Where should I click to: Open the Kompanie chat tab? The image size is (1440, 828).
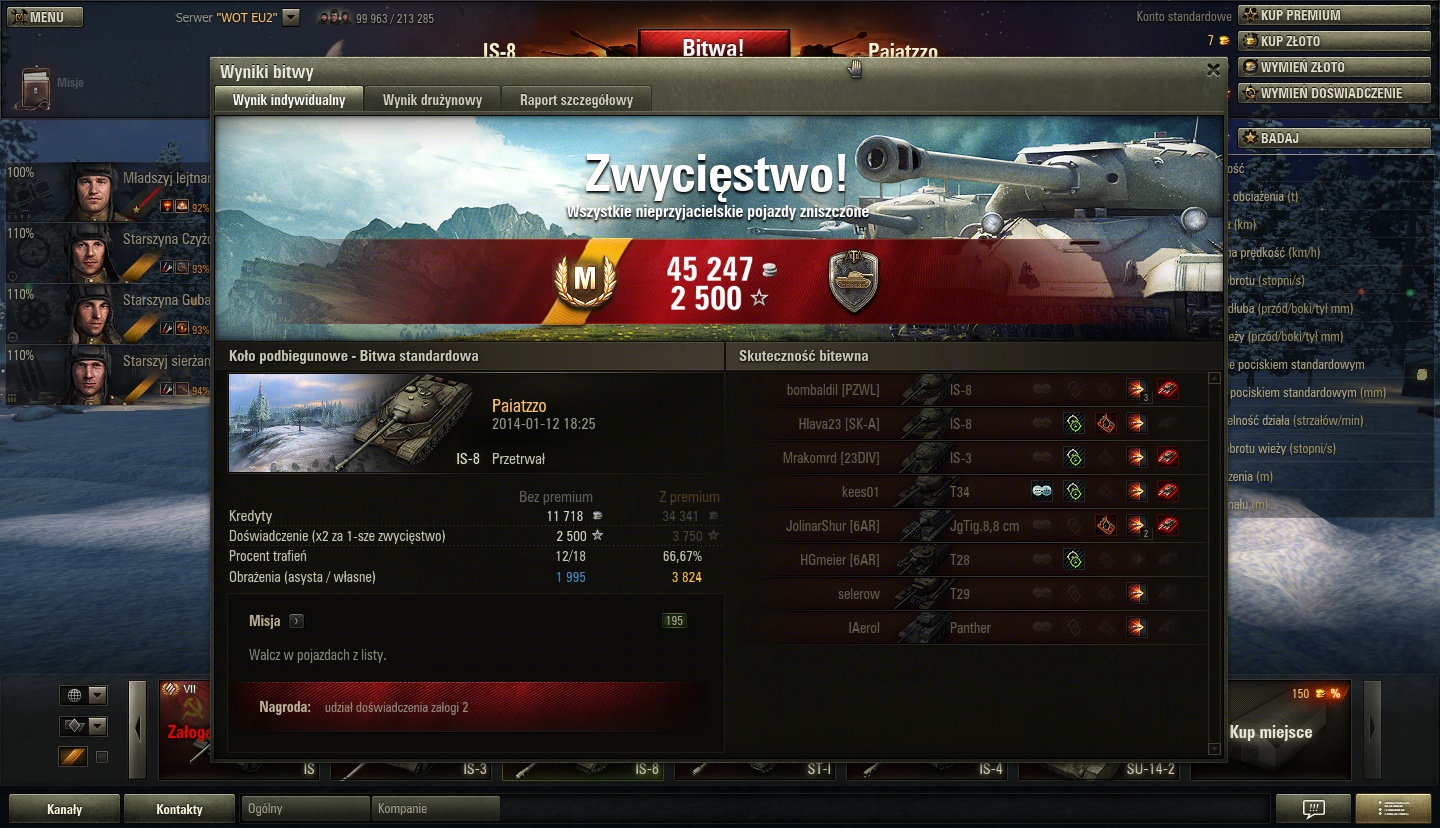435,809
